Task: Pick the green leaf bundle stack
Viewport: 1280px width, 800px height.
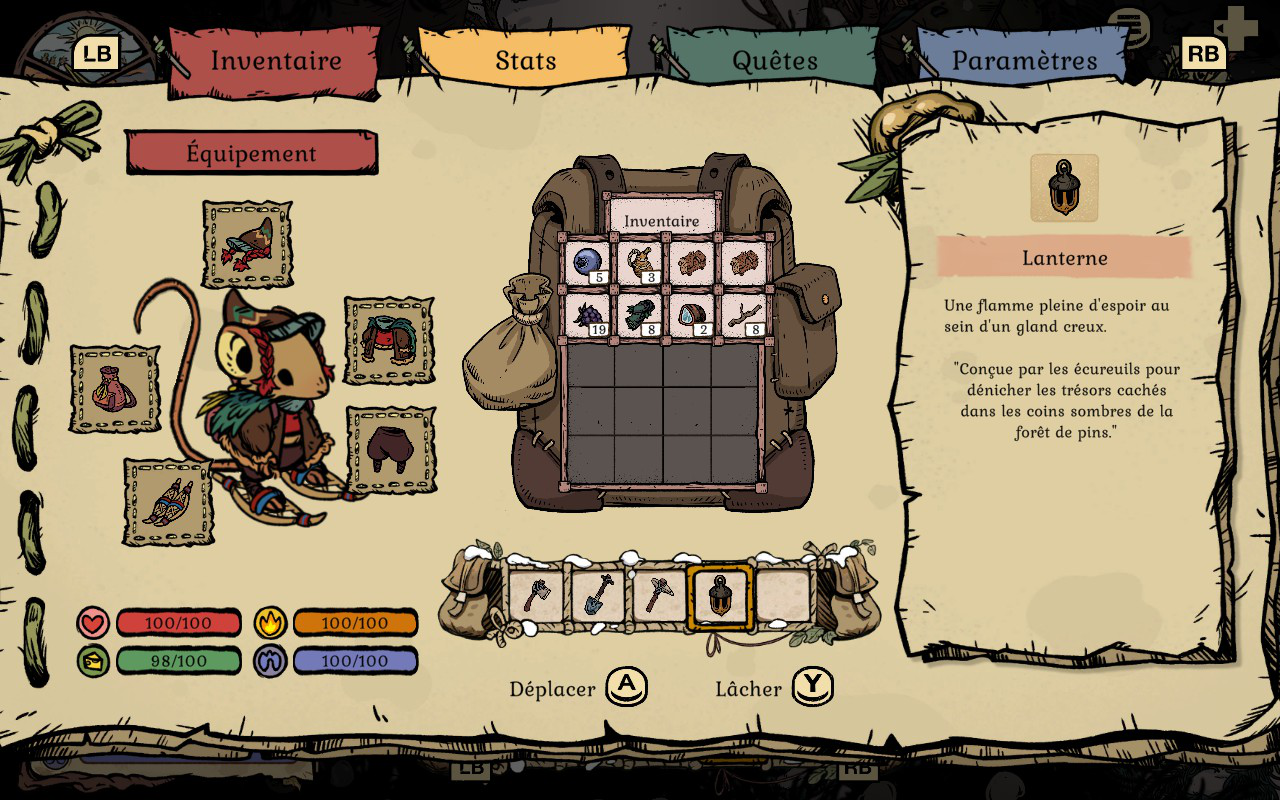Action: 639,316
